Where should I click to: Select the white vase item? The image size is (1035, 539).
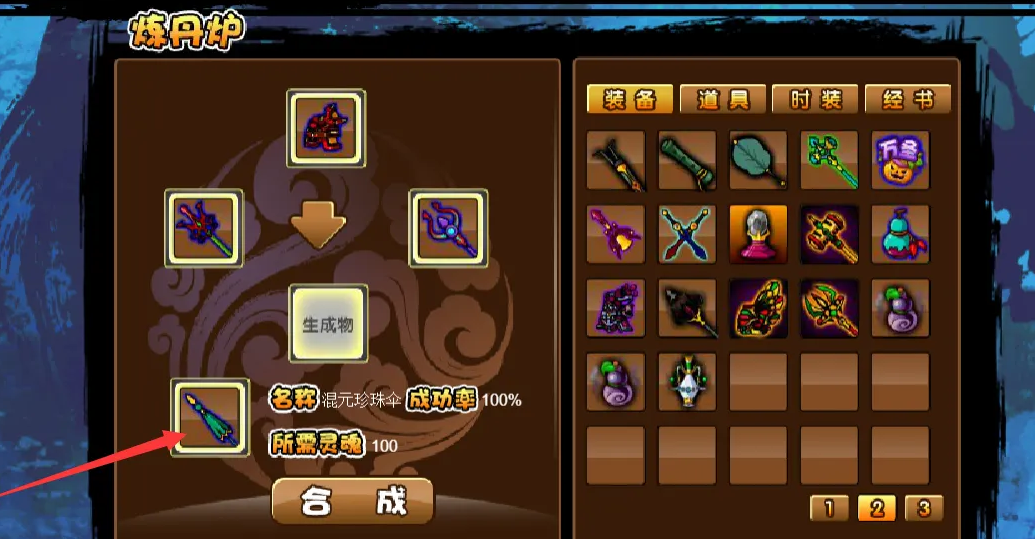tap(688, 382)
